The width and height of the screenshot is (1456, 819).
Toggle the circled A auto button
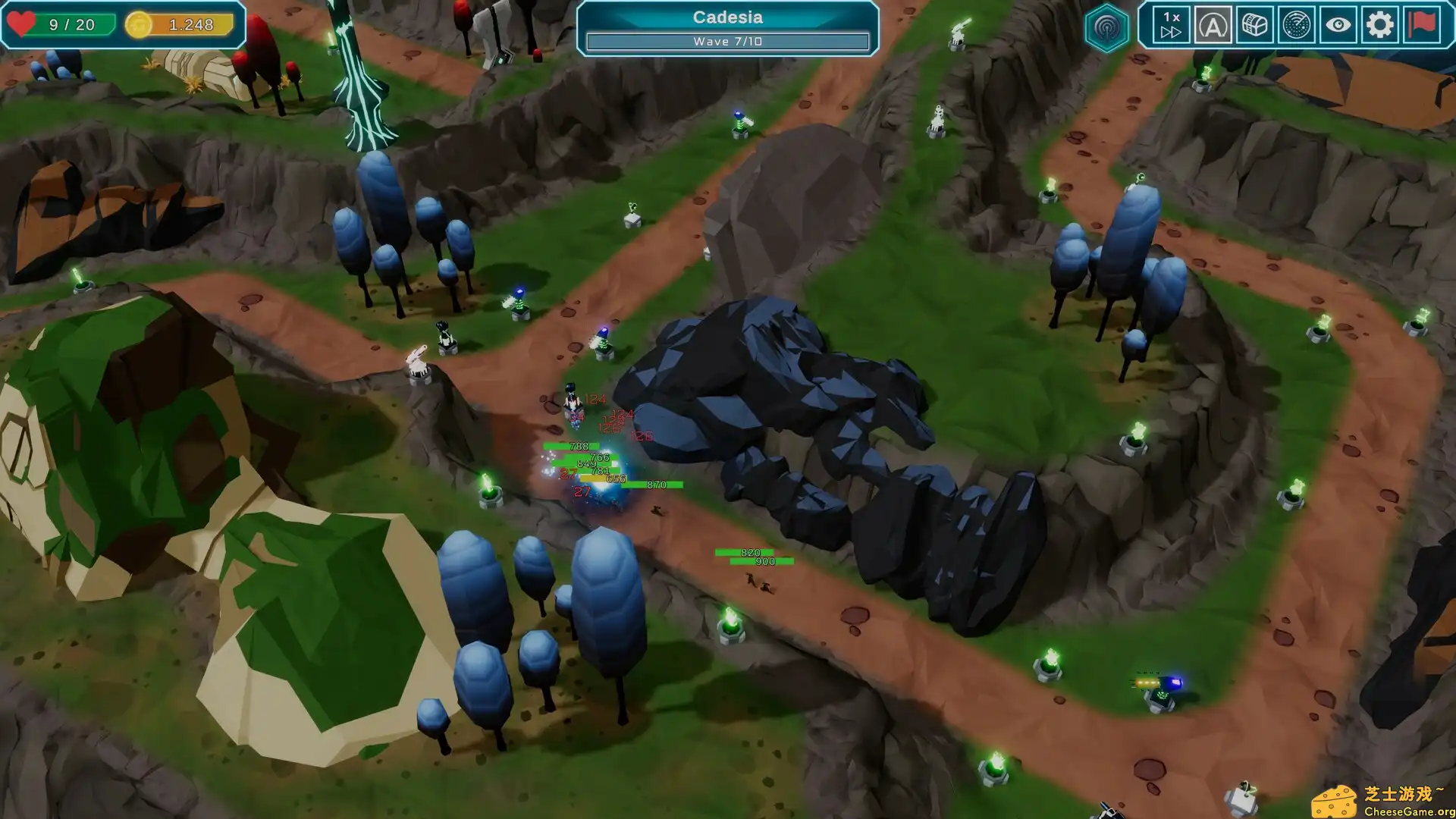pos(1213,26)
